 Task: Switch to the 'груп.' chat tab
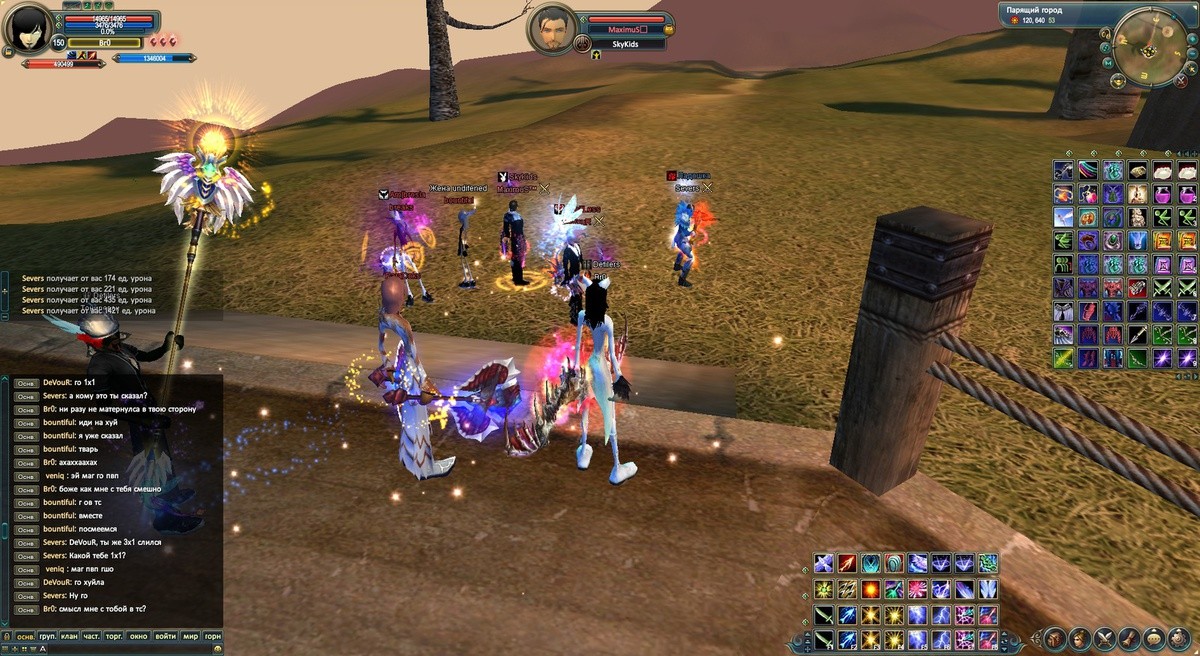47,636
